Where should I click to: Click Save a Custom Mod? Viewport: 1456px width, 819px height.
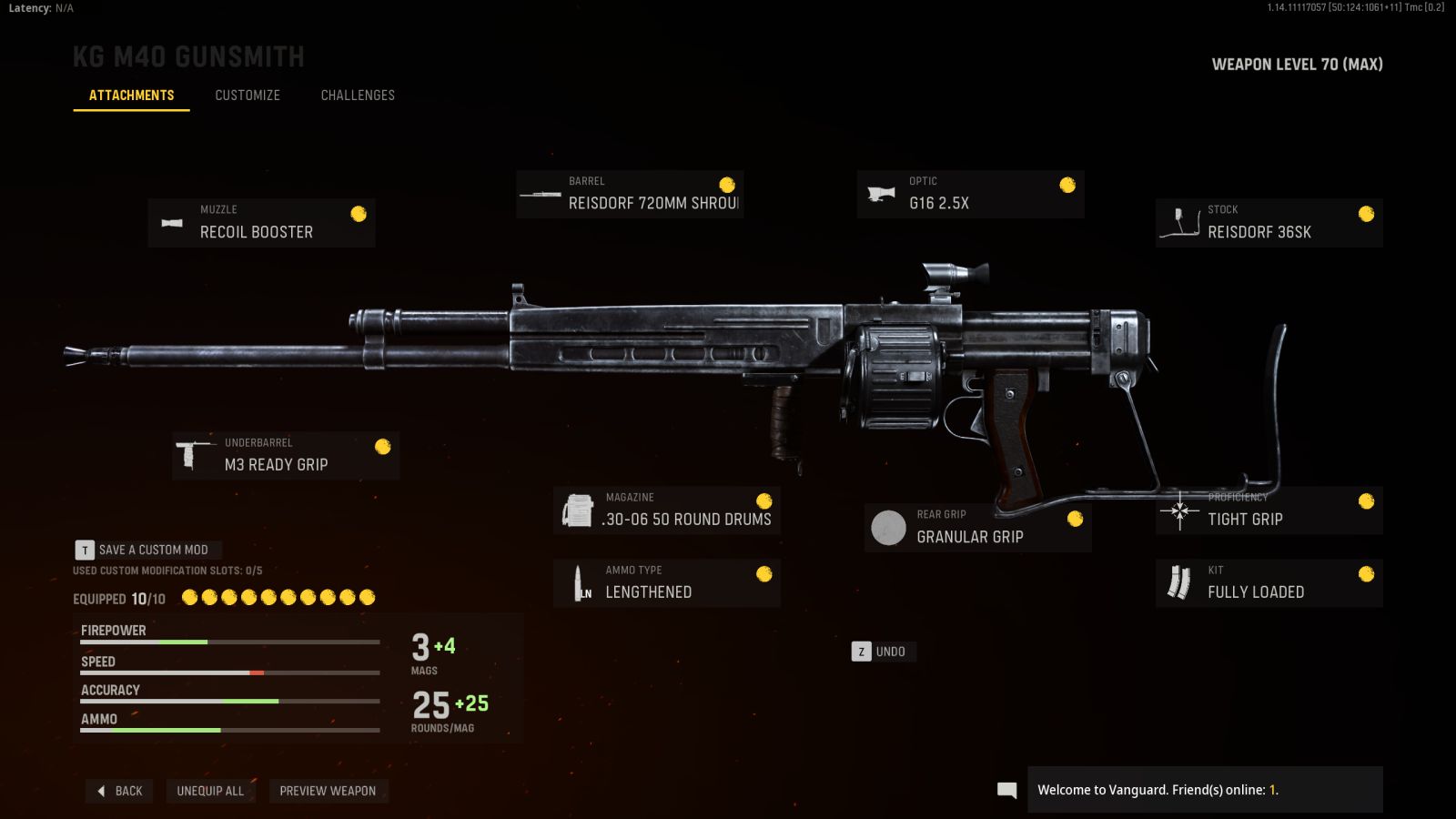(x=148, y=550)
